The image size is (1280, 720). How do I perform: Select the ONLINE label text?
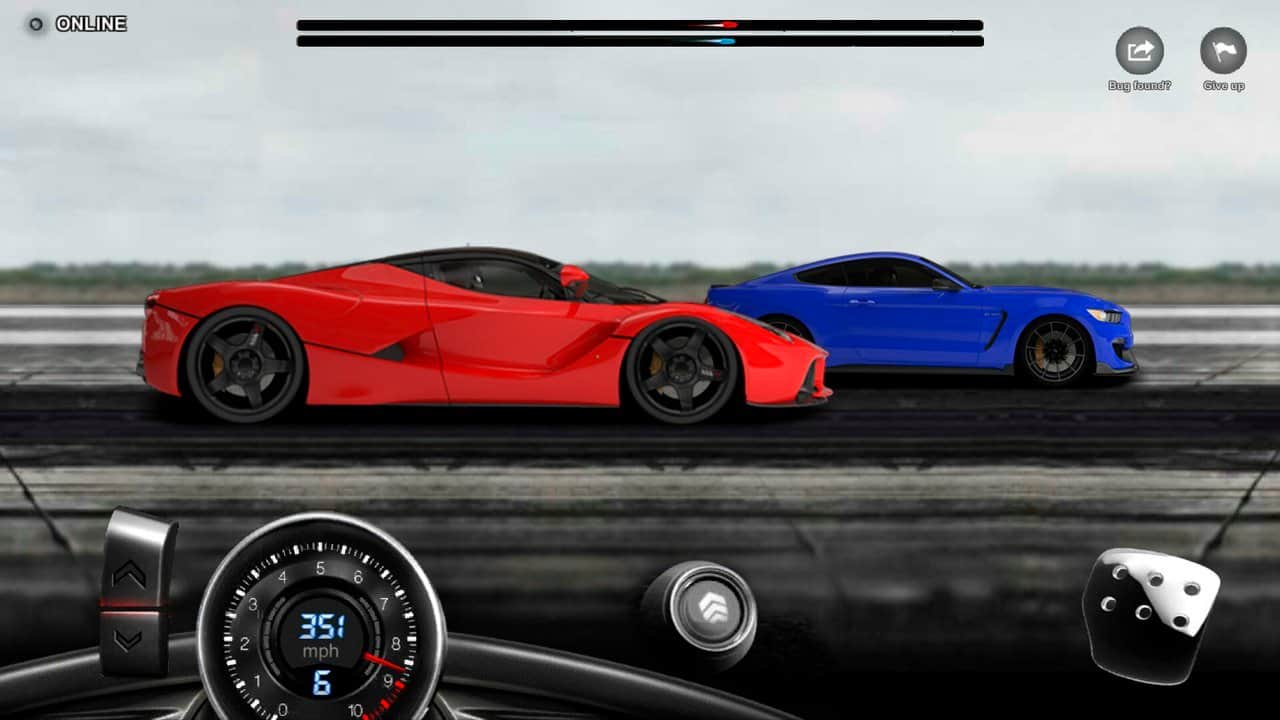click(x=90, y=23)
